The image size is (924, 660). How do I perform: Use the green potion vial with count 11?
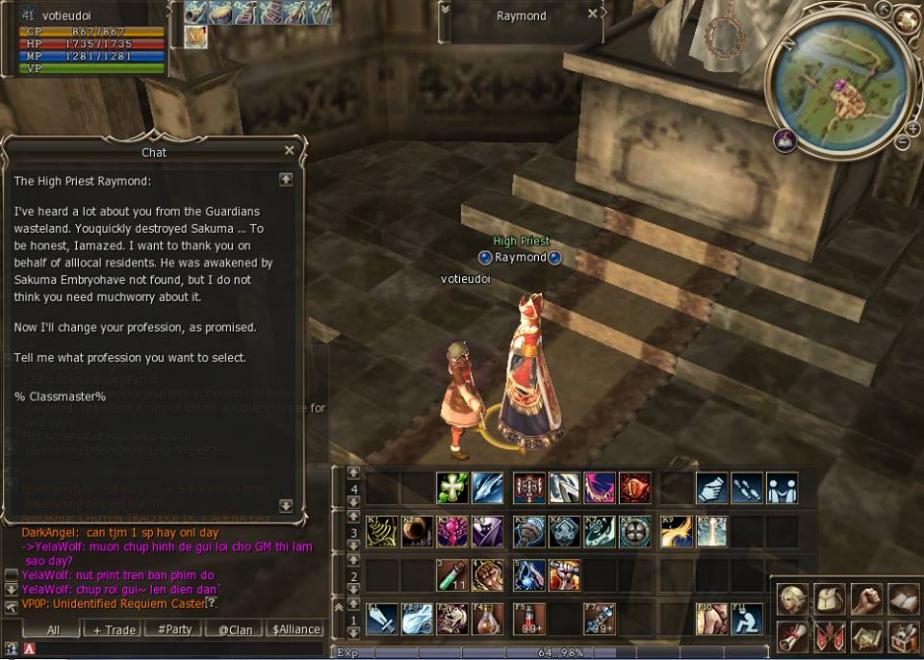[x=452, y=575]
